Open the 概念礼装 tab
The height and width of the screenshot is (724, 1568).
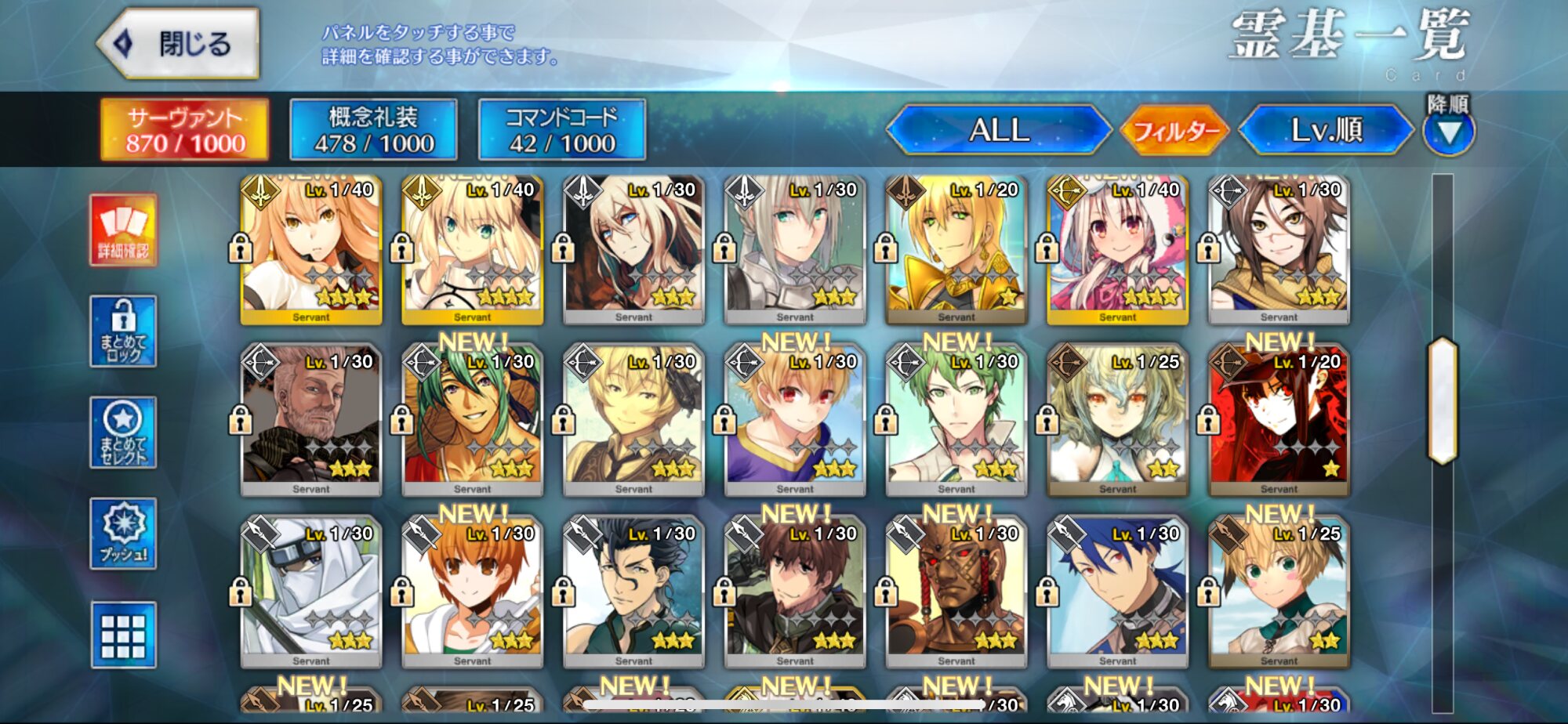click(373, 130)
